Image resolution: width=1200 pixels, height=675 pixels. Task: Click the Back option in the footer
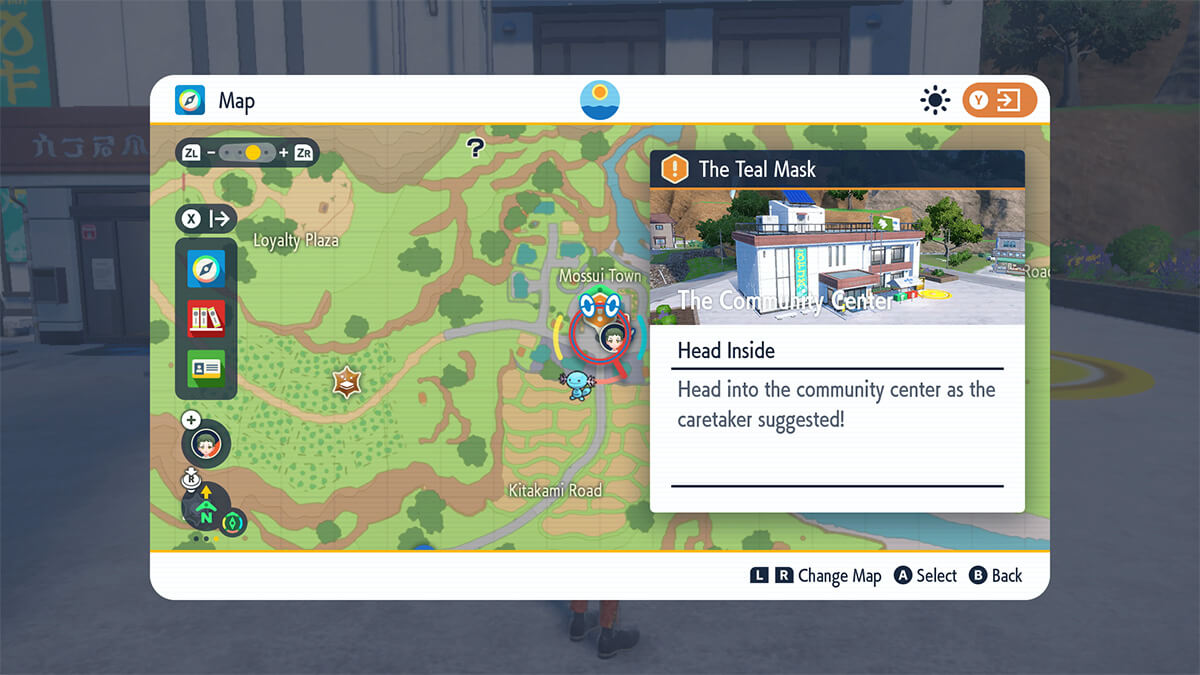[x=996, y=575]
